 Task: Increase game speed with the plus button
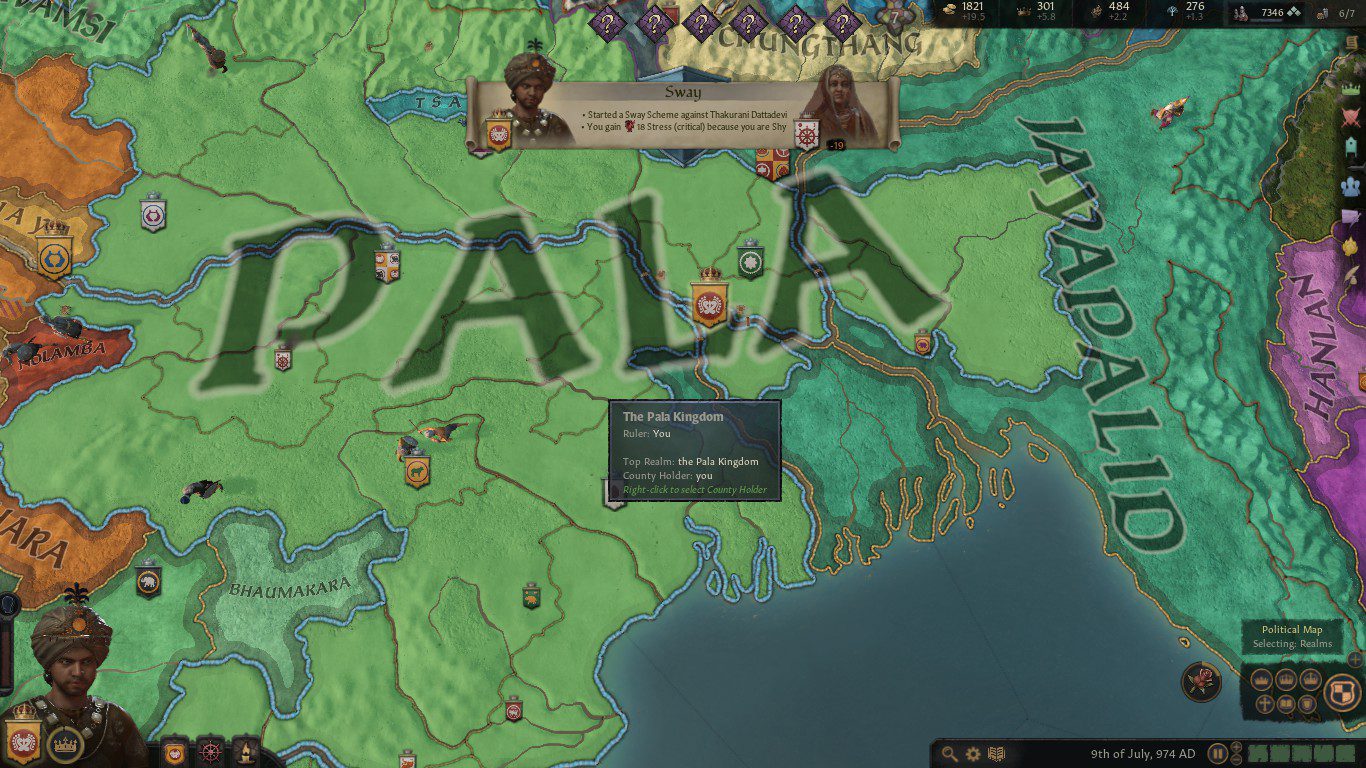point(1237,748)
